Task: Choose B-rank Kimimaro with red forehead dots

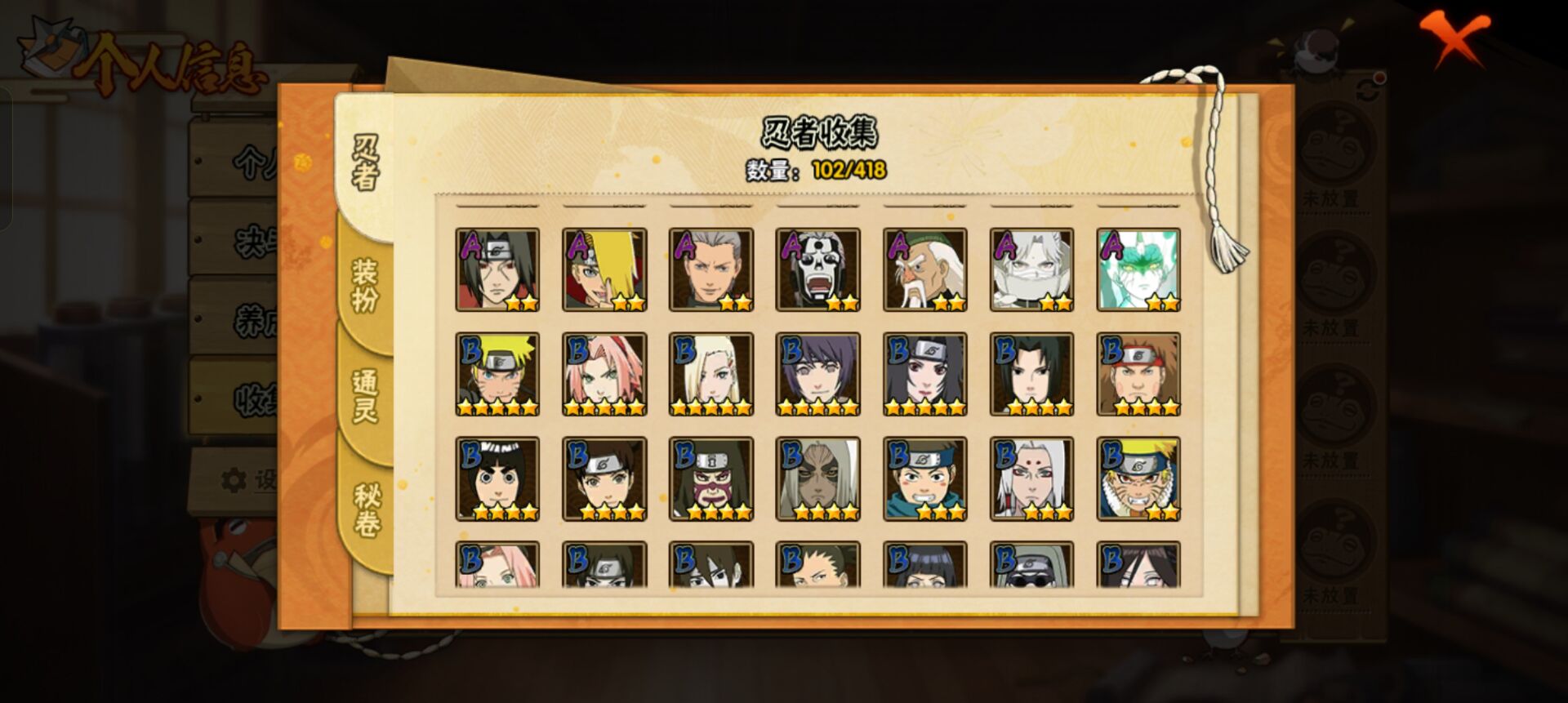Action: click(1032, 478)
